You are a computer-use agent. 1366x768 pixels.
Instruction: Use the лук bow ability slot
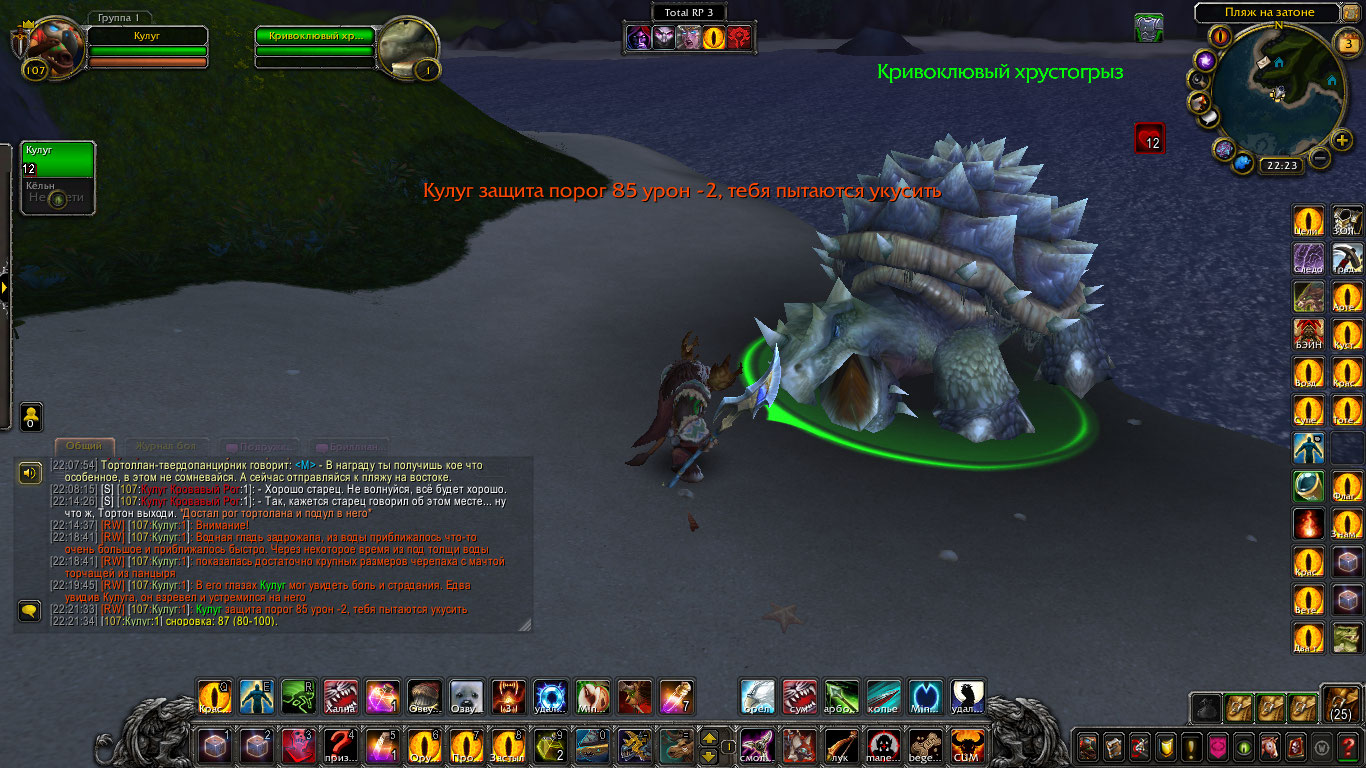point(841,745)
